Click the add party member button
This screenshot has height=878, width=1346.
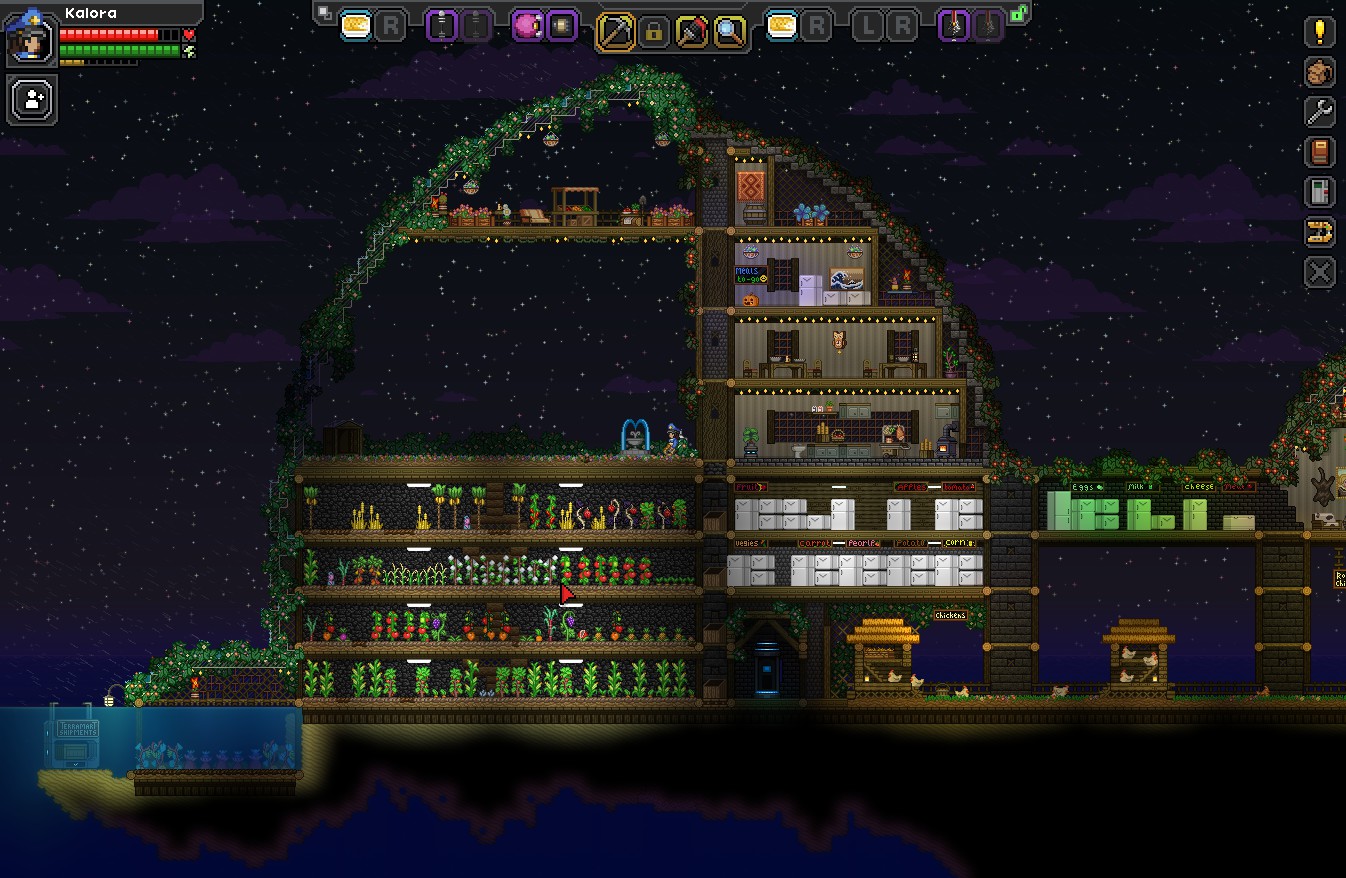point(33,100)
